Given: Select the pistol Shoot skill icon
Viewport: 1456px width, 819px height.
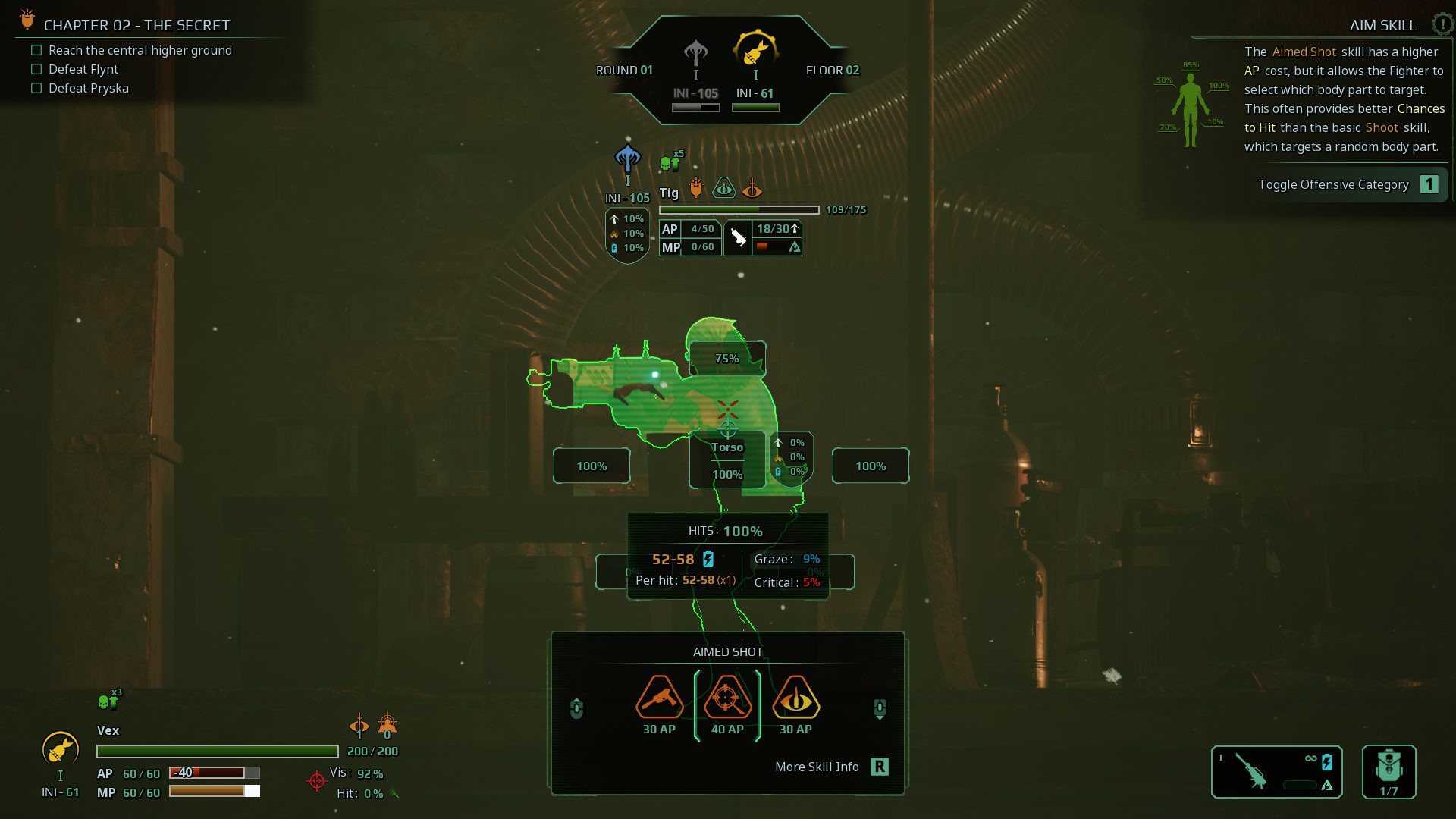Looking at the screenshot, I should 659,698.
